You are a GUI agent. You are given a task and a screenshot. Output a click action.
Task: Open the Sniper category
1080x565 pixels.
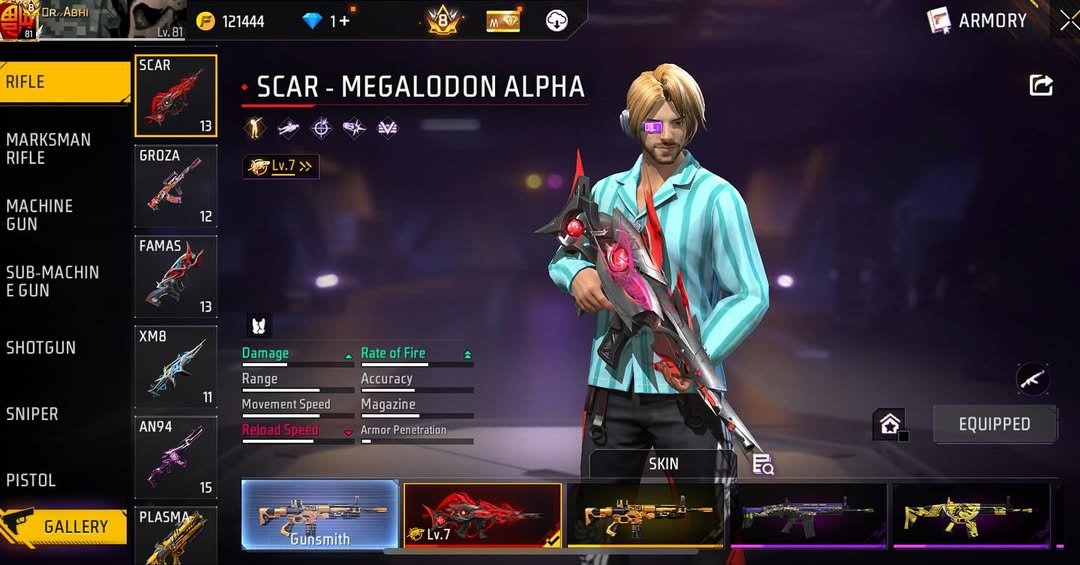[x=62, y=413]
